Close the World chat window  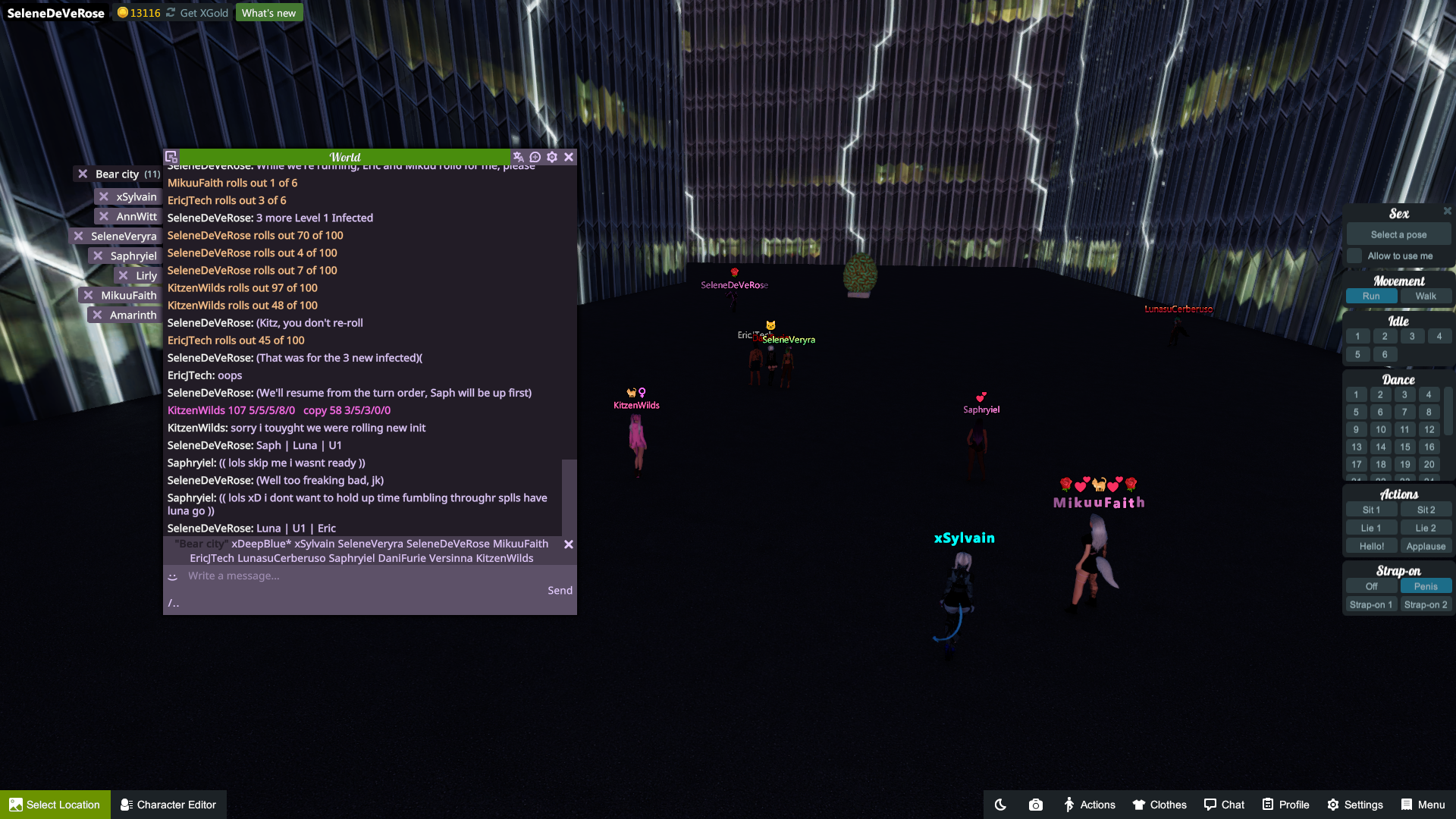point(569,157)
